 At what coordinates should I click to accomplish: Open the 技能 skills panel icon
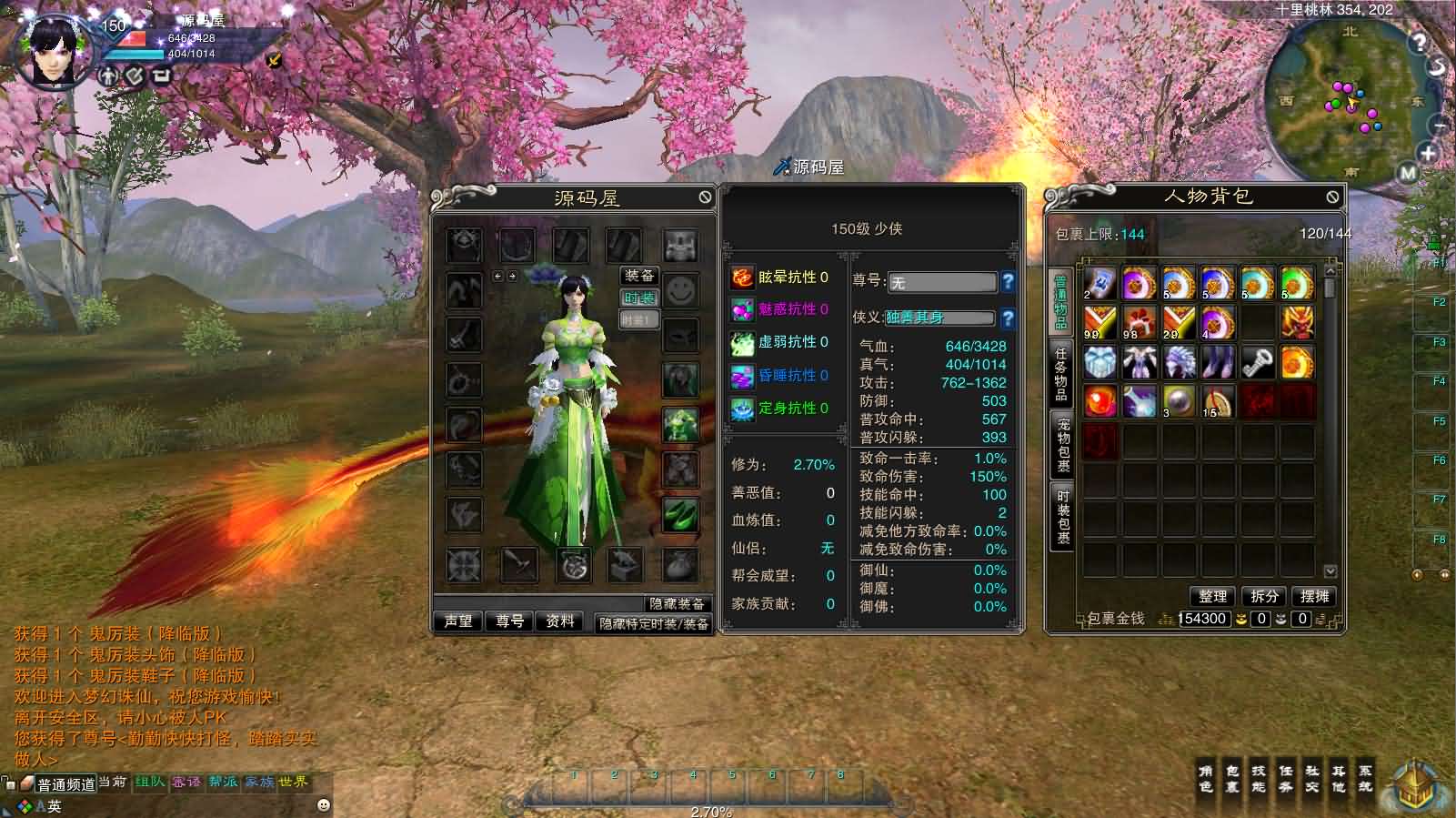(x=1258, y=781)
